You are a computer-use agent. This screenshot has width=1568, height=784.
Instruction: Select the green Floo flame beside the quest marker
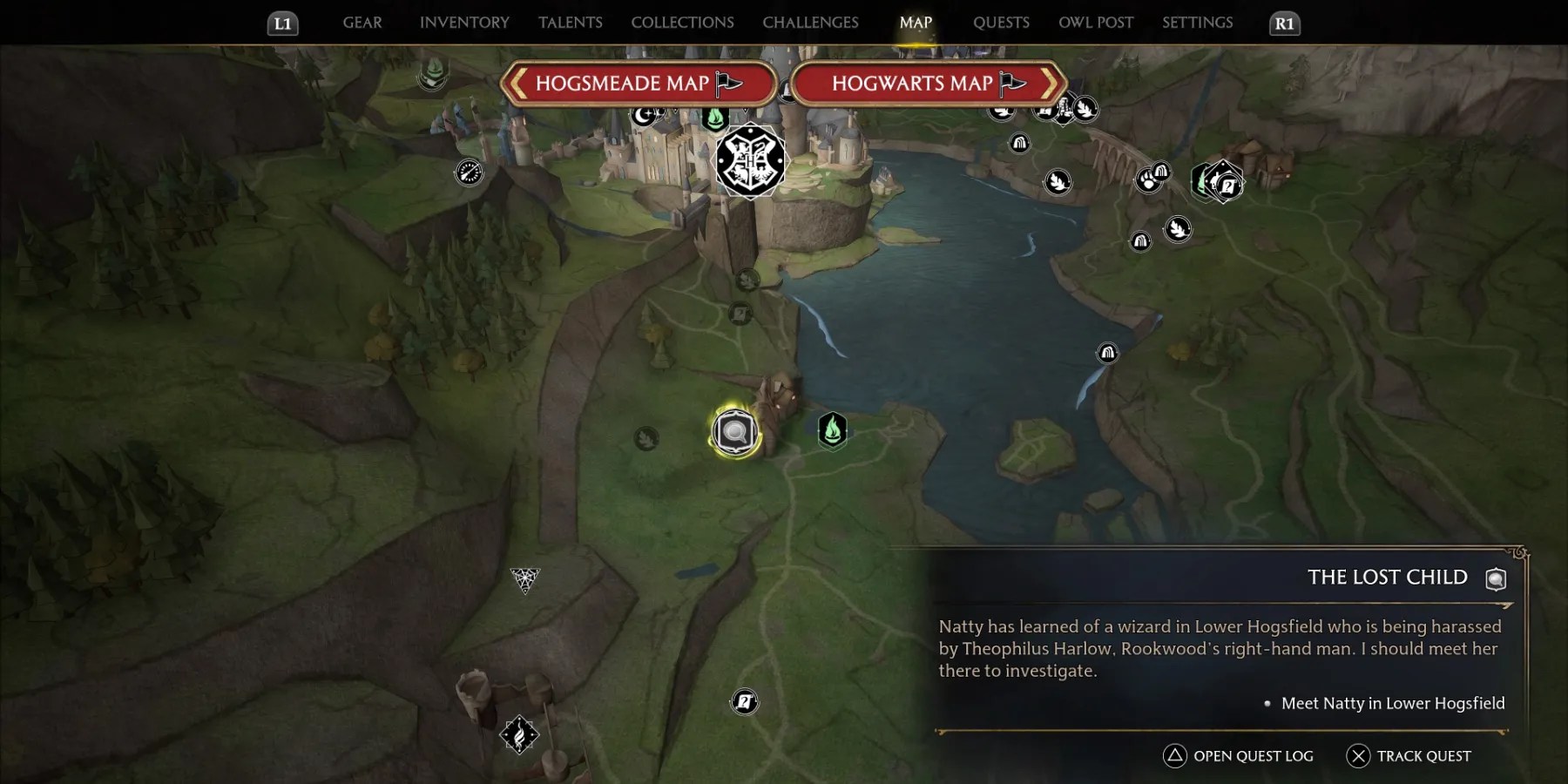pos(833,429)
